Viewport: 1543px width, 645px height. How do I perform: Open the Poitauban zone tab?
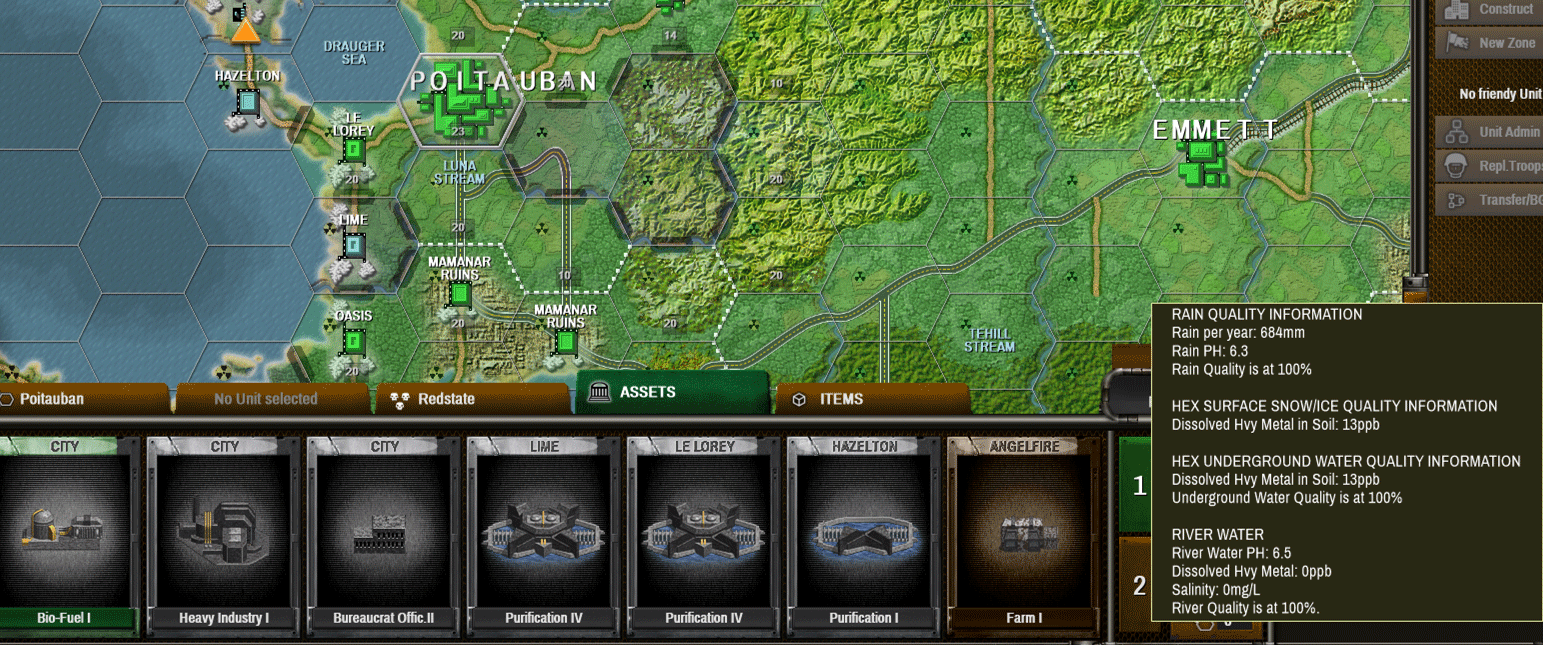coord(83,399)
